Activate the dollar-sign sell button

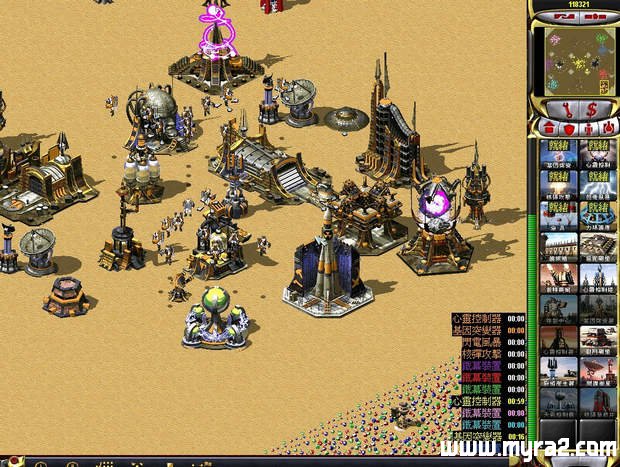593,108
